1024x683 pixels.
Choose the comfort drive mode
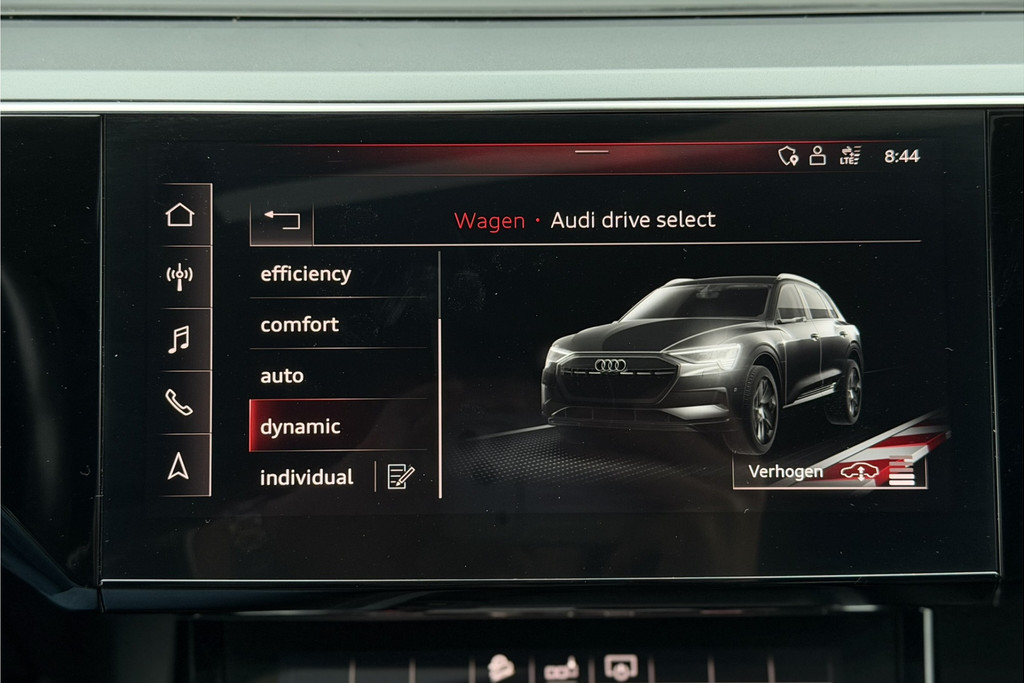point(300,325)
